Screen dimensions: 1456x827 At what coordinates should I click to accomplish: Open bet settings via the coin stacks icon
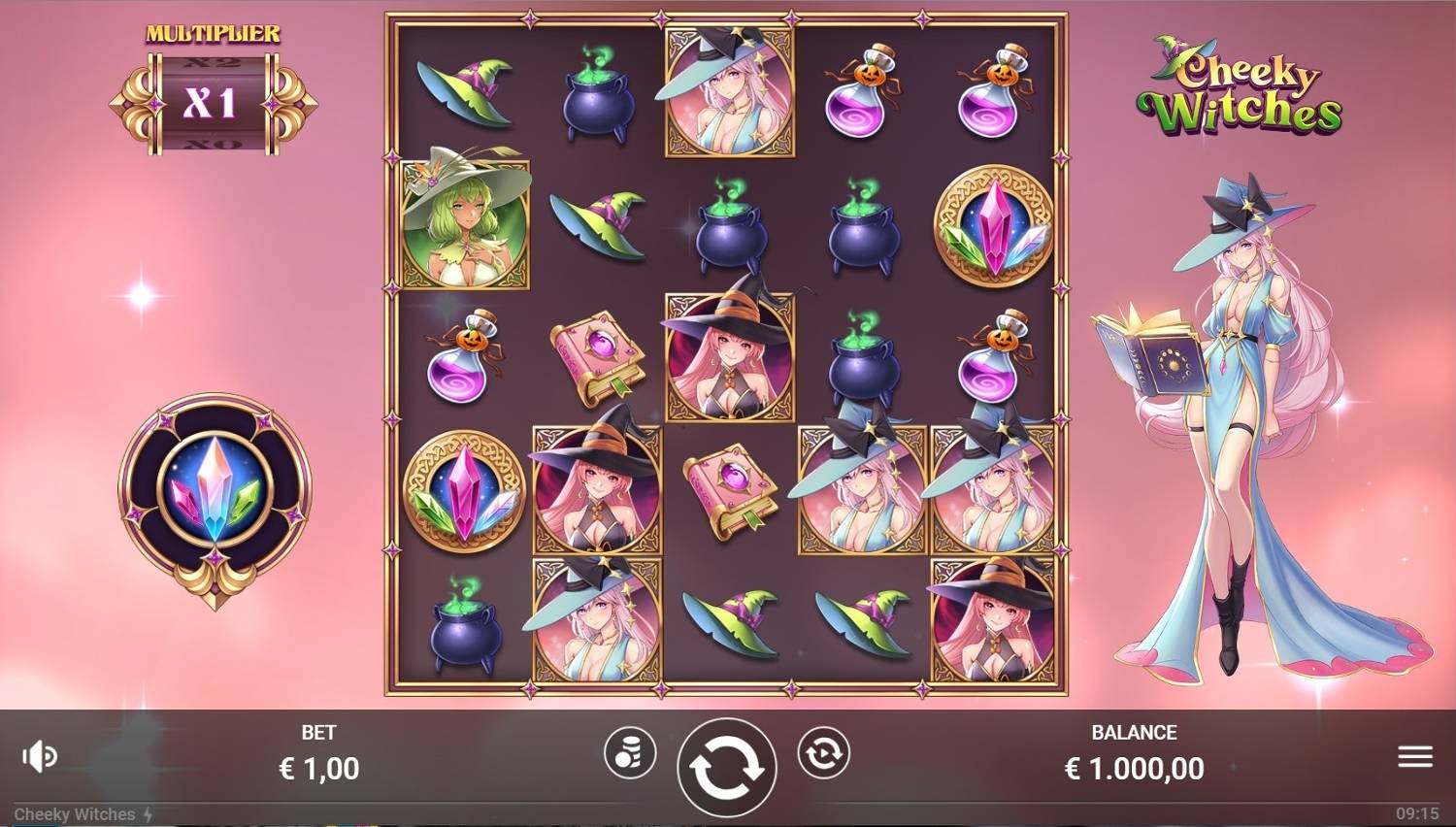click(632, 752)
